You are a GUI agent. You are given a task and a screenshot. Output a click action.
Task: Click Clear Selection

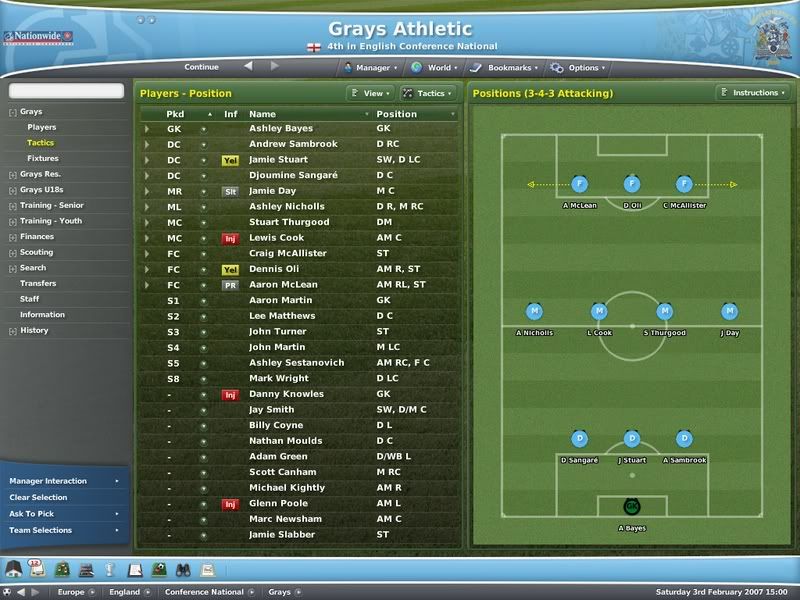pos(39,497)
